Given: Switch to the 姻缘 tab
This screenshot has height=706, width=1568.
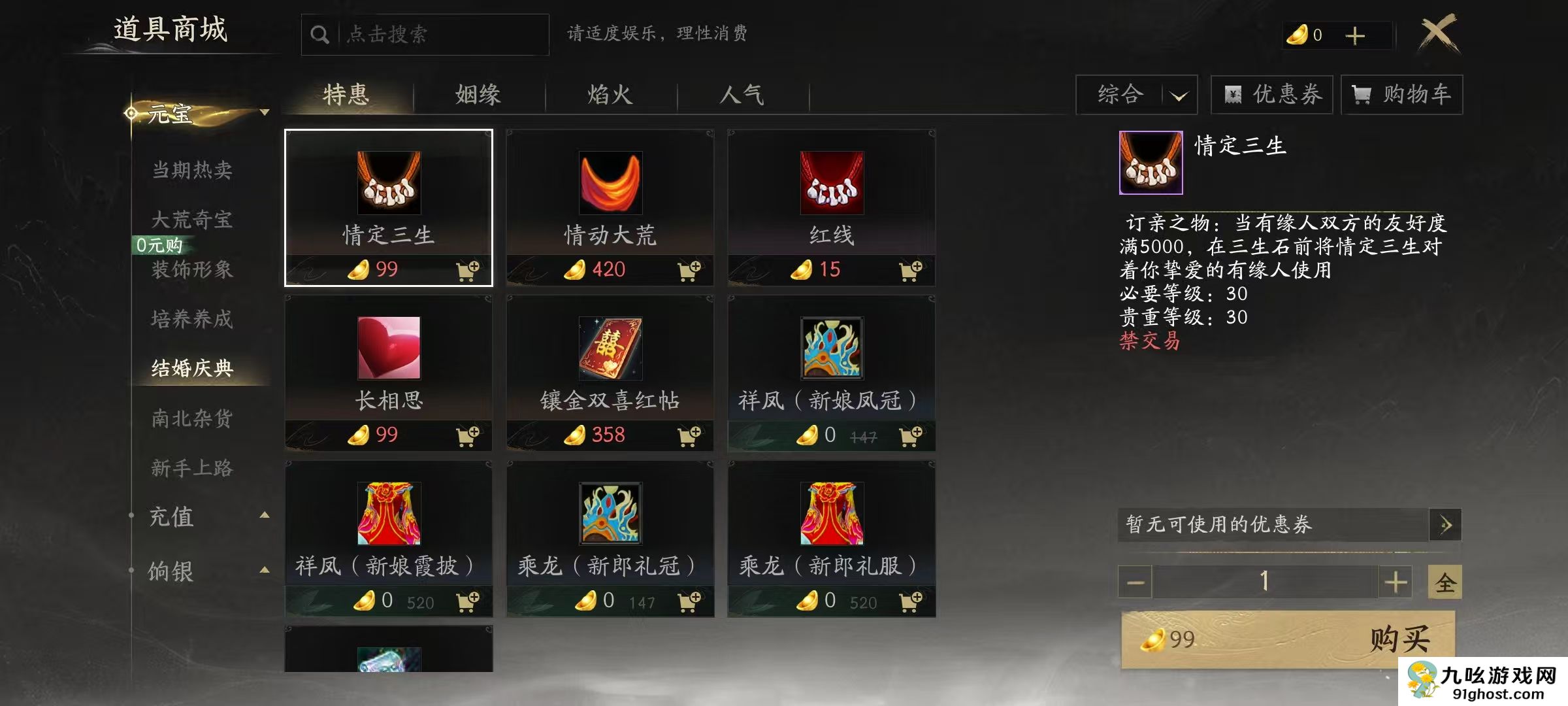Looking at the screenshot, I should coord(478,95).
